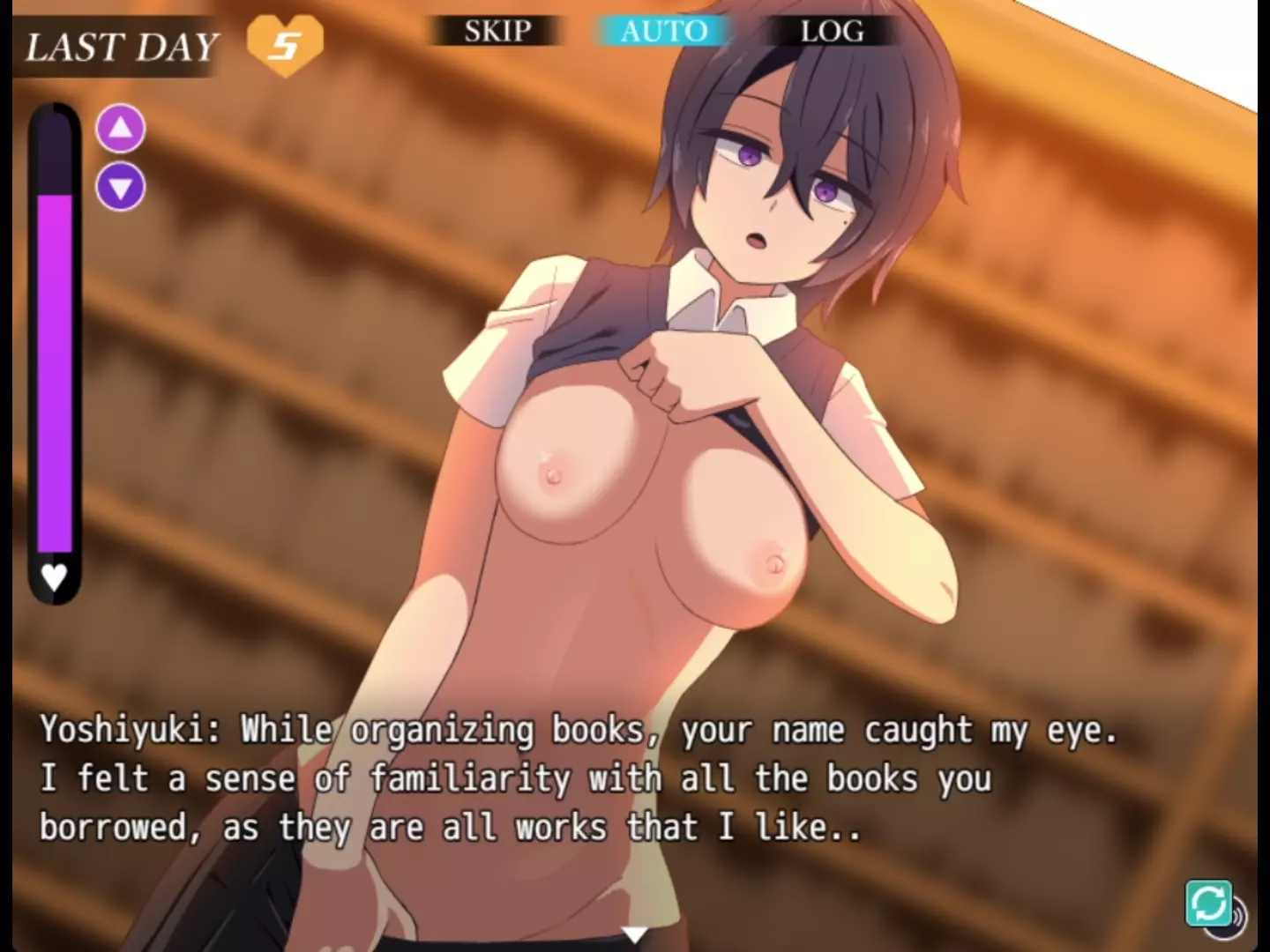Toggle the AUTO advance mode
The width and height of the screenshot is (1270, 952).
[663, 32]
